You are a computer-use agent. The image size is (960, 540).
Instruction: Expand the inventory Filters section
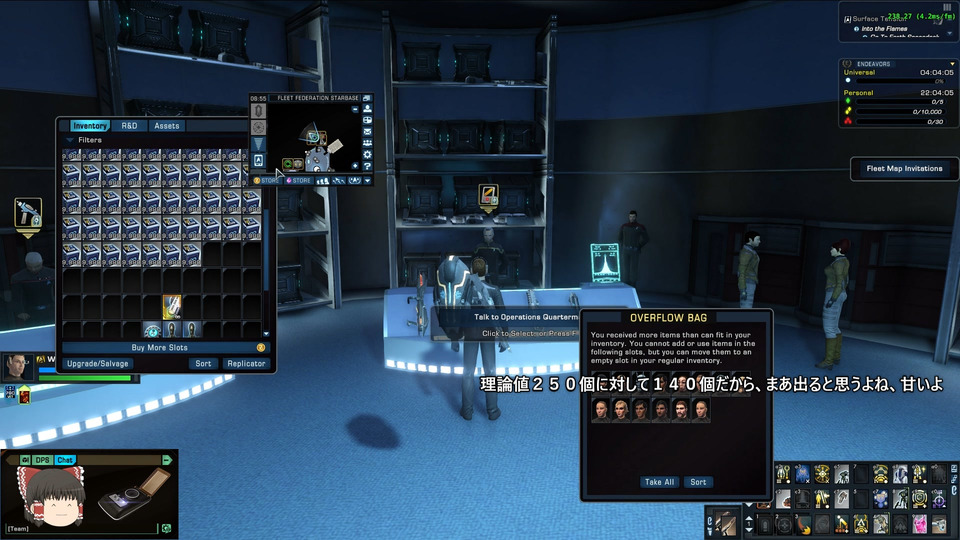click(84, 141)
